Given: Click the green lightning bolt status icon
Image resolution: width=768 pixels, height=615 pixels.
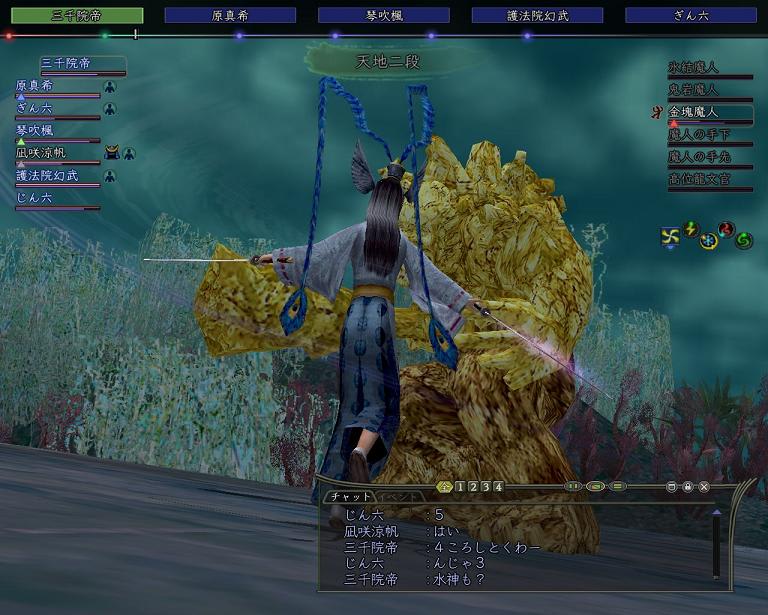Looking at the screenshot, I should point(689,229).
